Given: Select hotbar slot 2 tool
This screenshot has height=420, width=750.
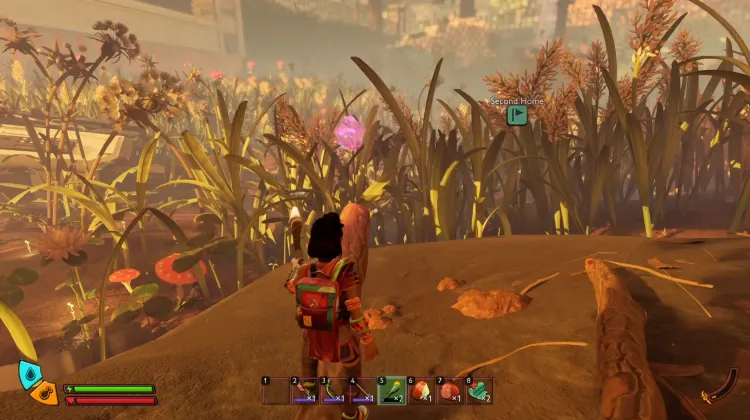Looking at the screenshot, I should pyautogui.click(x=305, y=391).
